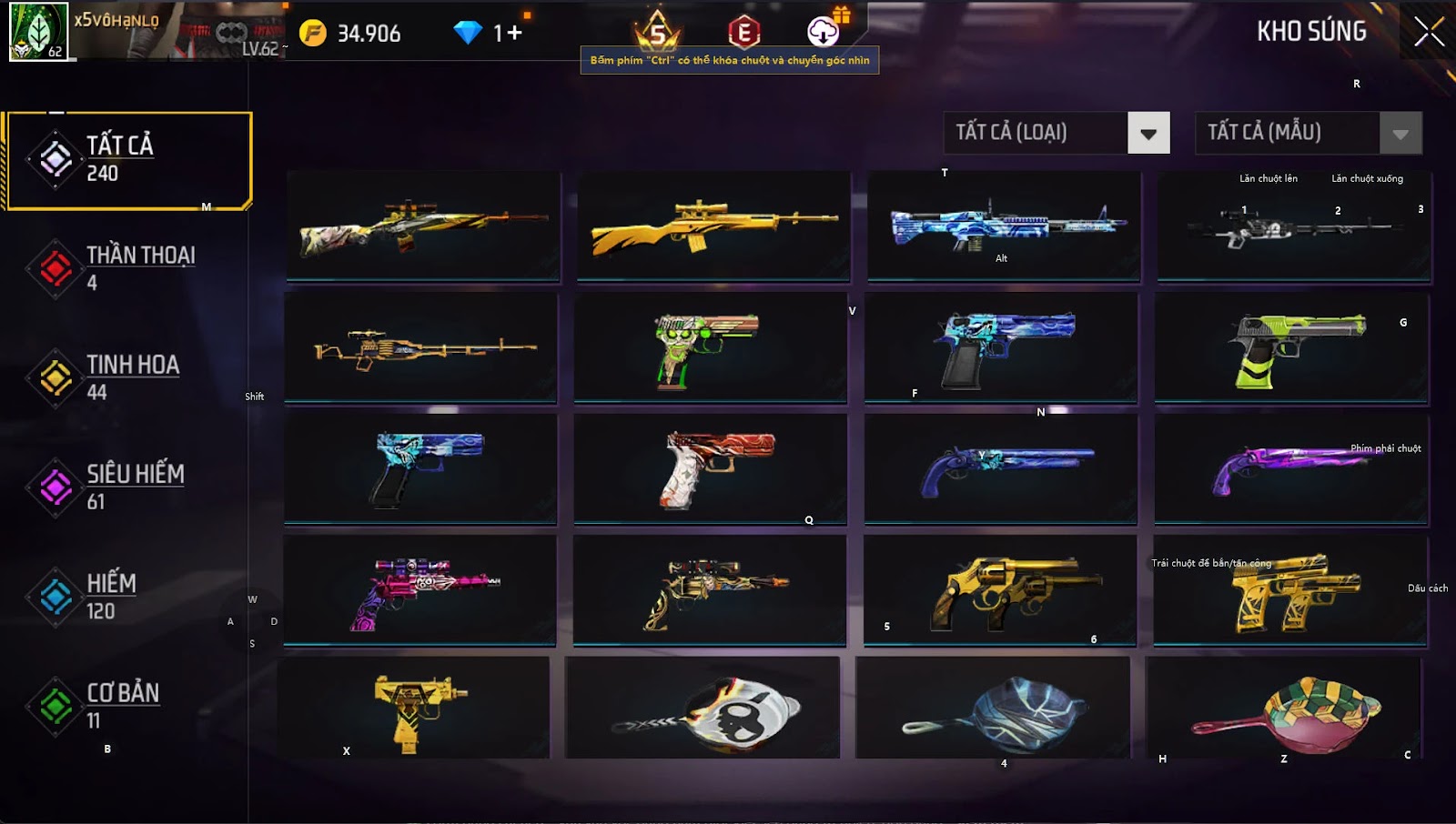Open the Tinh Hoa rarity tab
Screen dimensions: 1456x824
[x=127, y=377]
